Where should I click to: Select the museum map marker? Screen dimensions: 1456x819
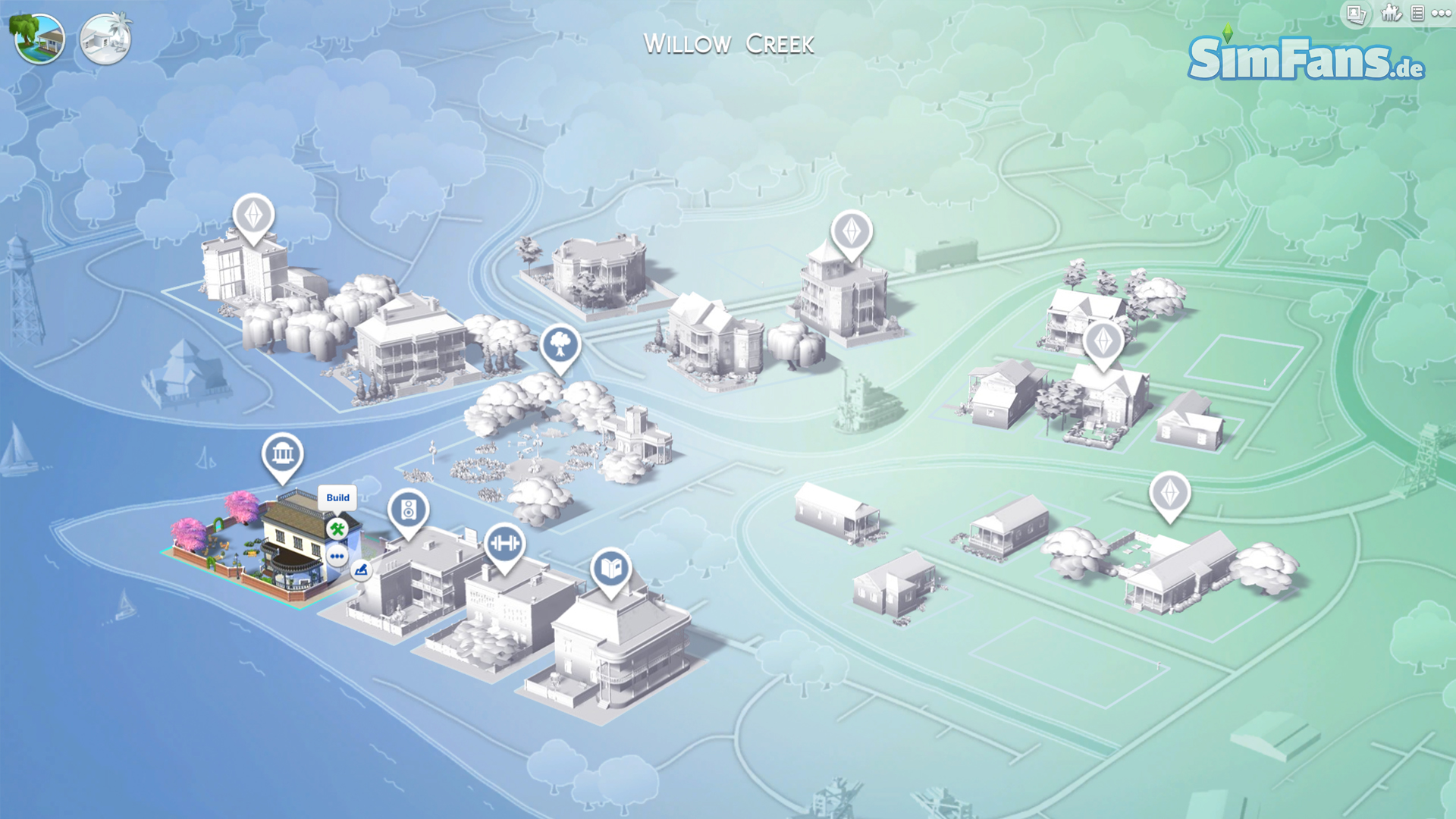coord(282,455)
